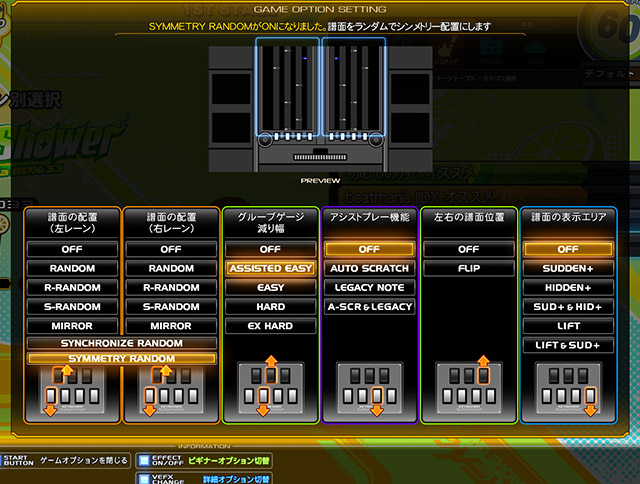Screen dimensions: 640x484
Task: Pick SUD+ & HID+ display area
Action: click(568, 307)
